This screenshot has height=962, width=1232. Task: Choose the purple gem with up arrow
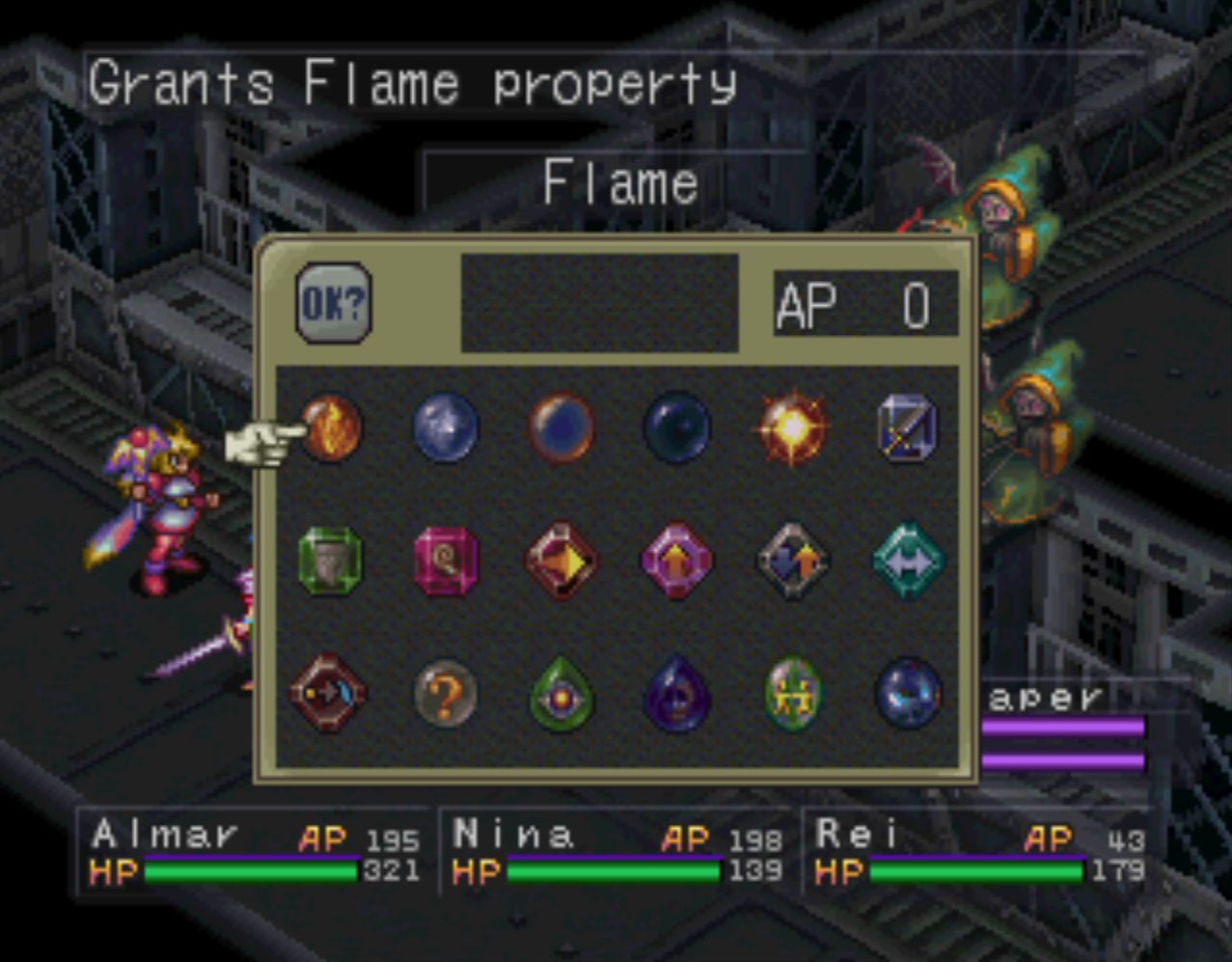pos(677,561)
